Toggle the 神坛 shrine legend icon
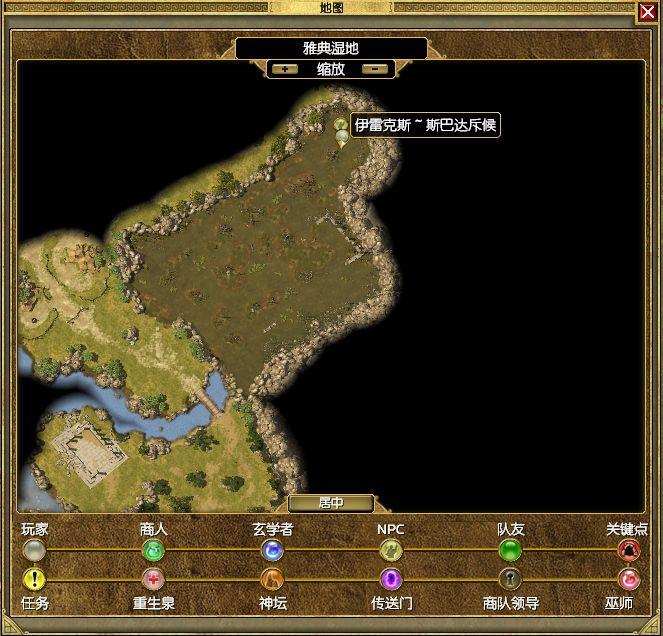663x636 pixels. 272,579
